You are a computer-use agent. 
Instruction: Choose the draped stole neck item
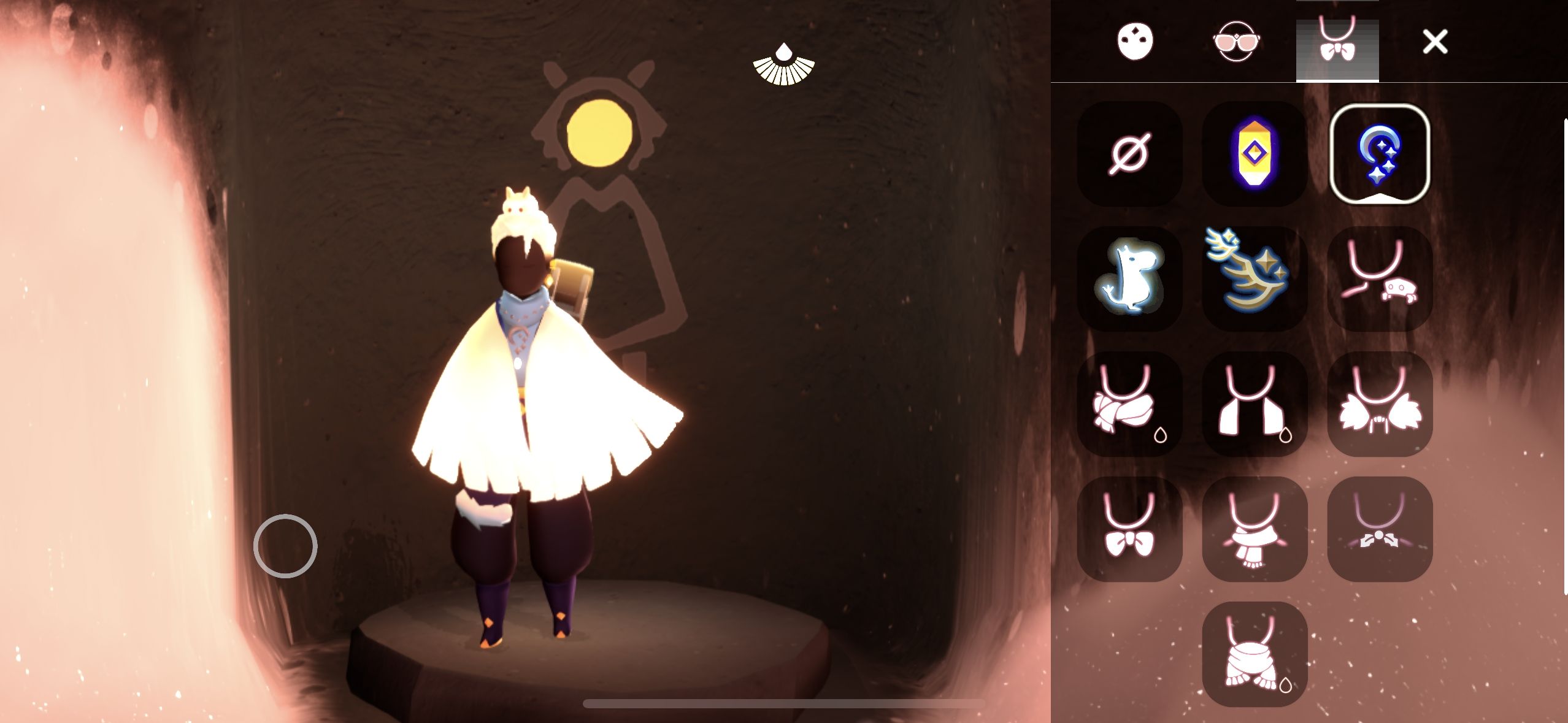[1255, 404]
